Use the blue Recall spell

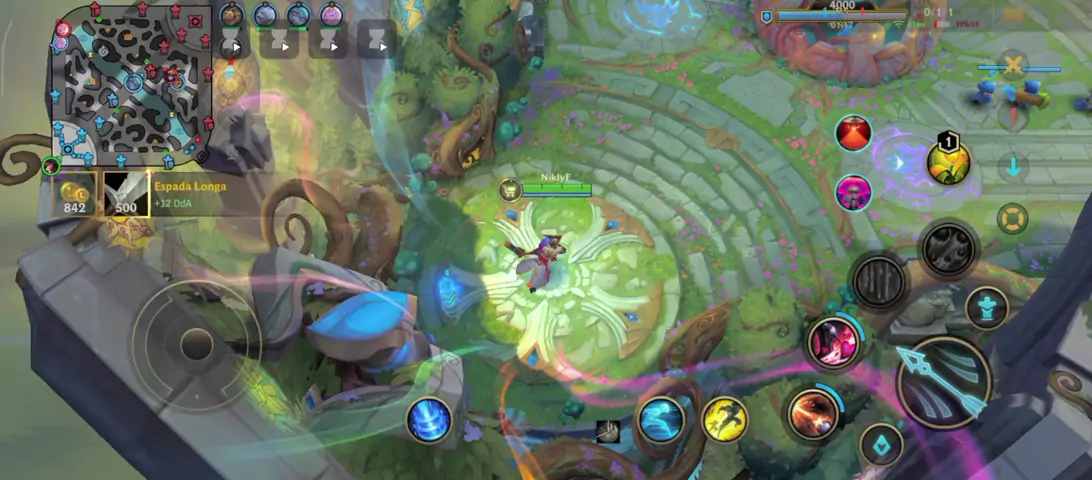pyautogui.click(x=429, y=419)
